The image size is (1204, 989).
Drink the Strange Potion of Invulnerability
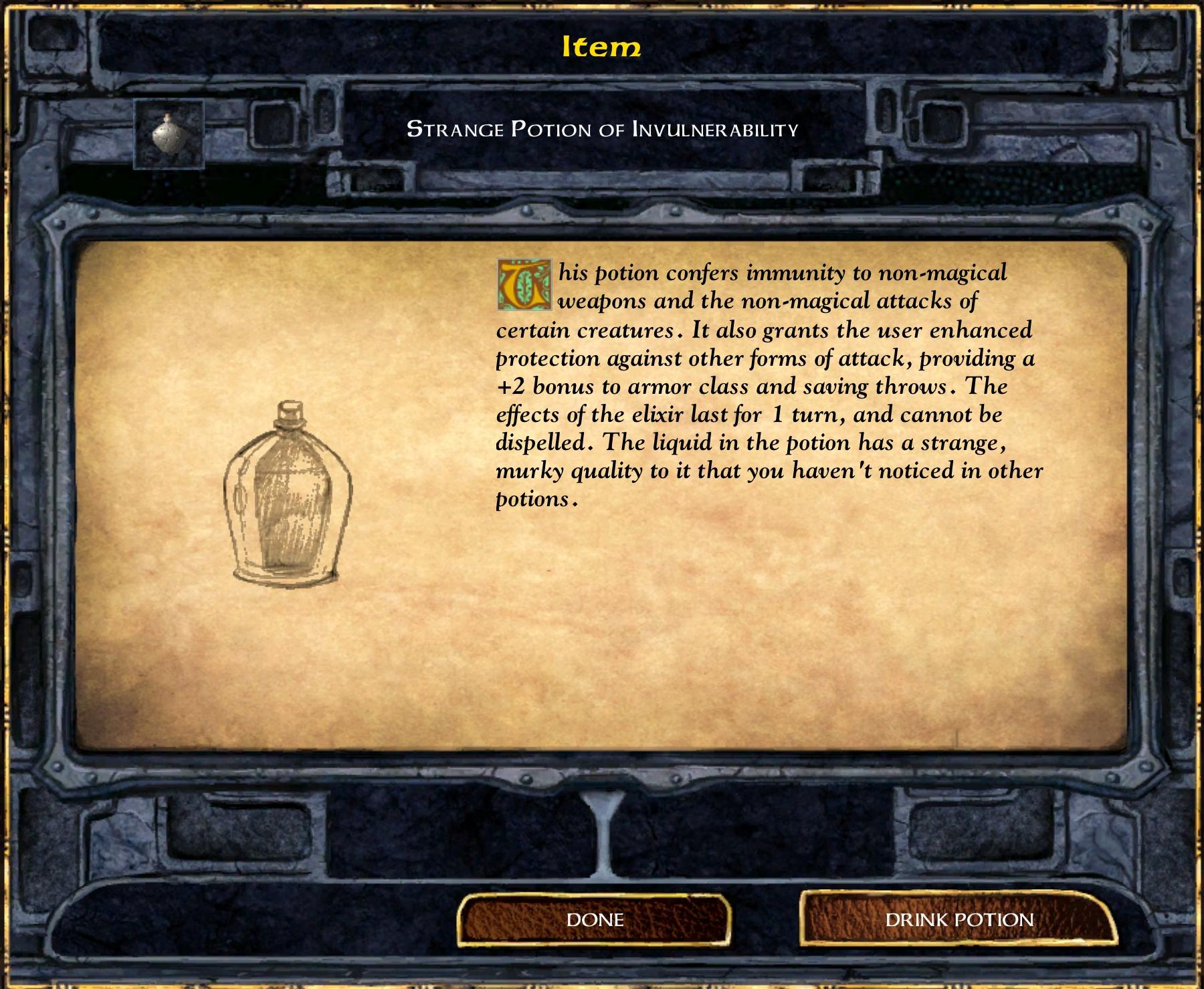[959, 920]
